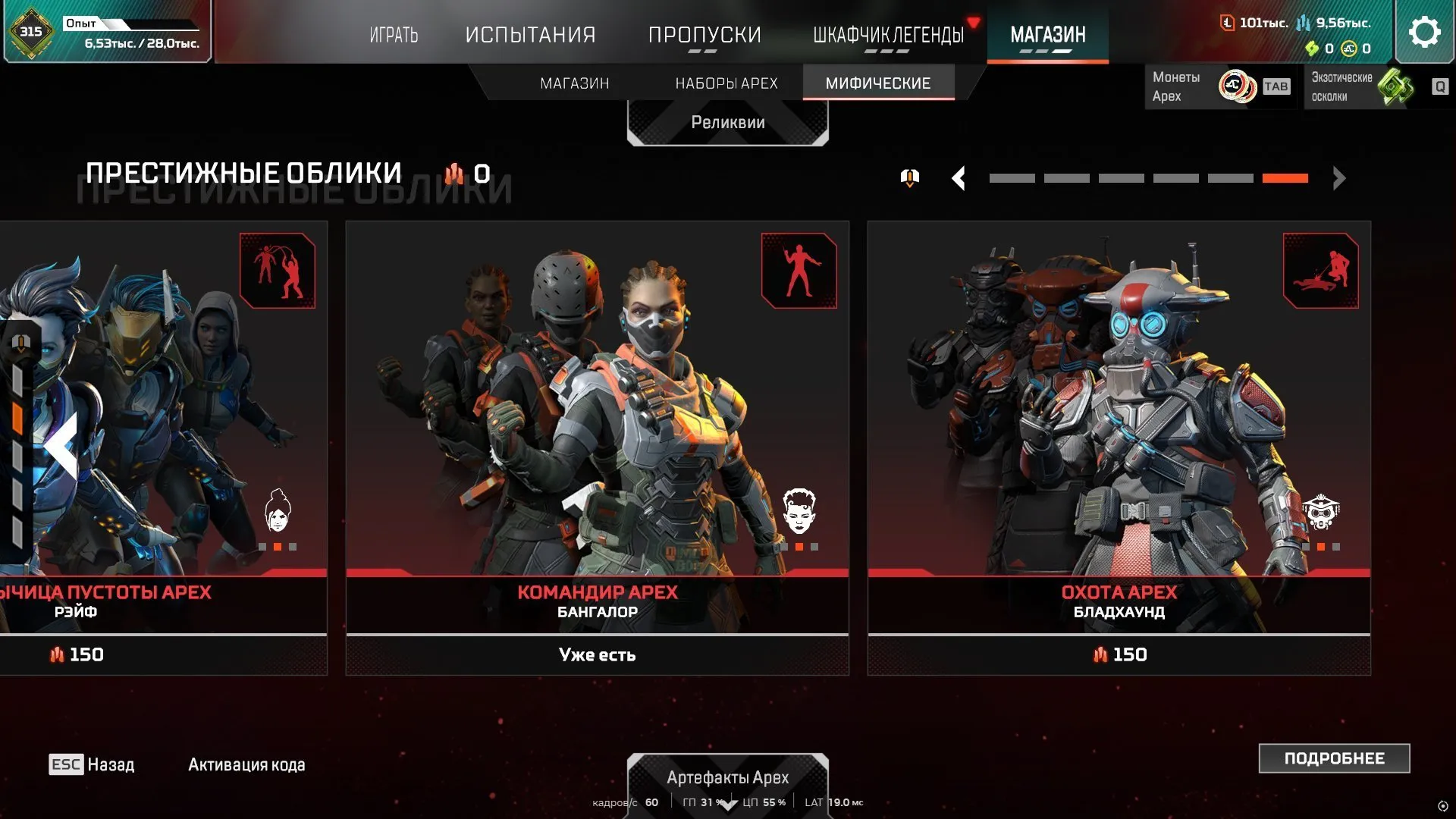Image resolution: width=1456 pixels, height=819 pixels.
Task: Click the right carousel arrow
Action: click(1338, 177)
